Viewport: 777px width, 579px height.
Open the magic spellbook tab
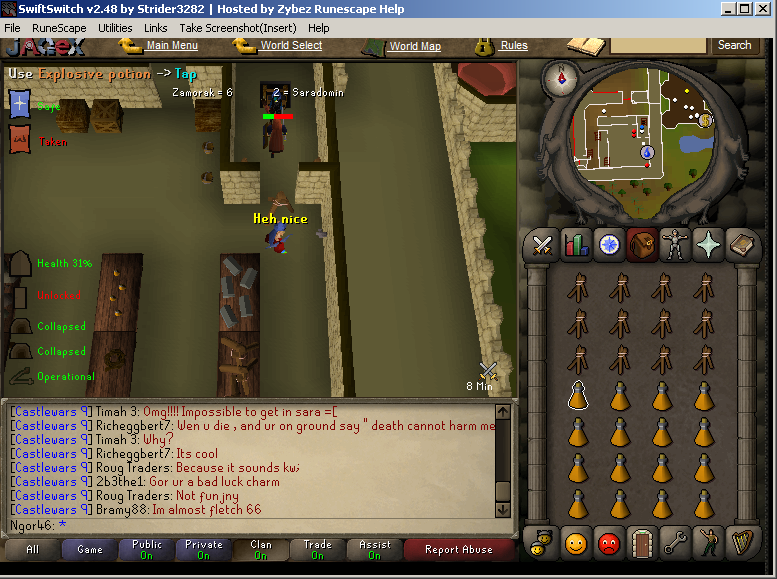pos(740,244)
